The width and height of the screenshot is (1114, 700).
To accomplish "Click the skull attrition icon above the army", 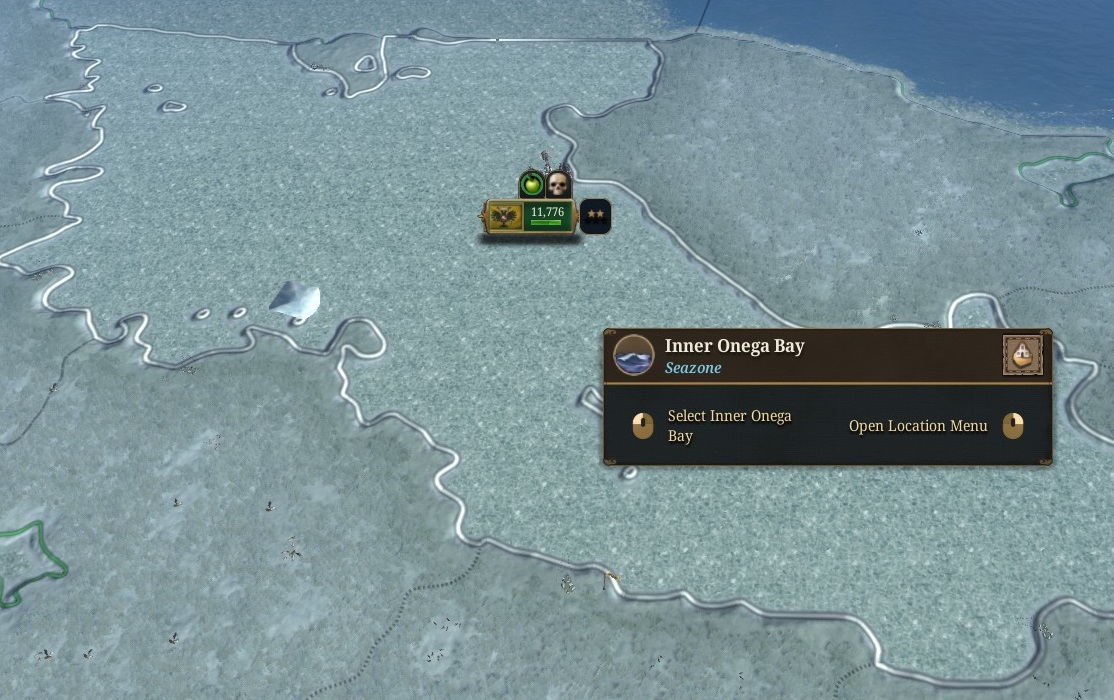I will click(x=558, y=184).
